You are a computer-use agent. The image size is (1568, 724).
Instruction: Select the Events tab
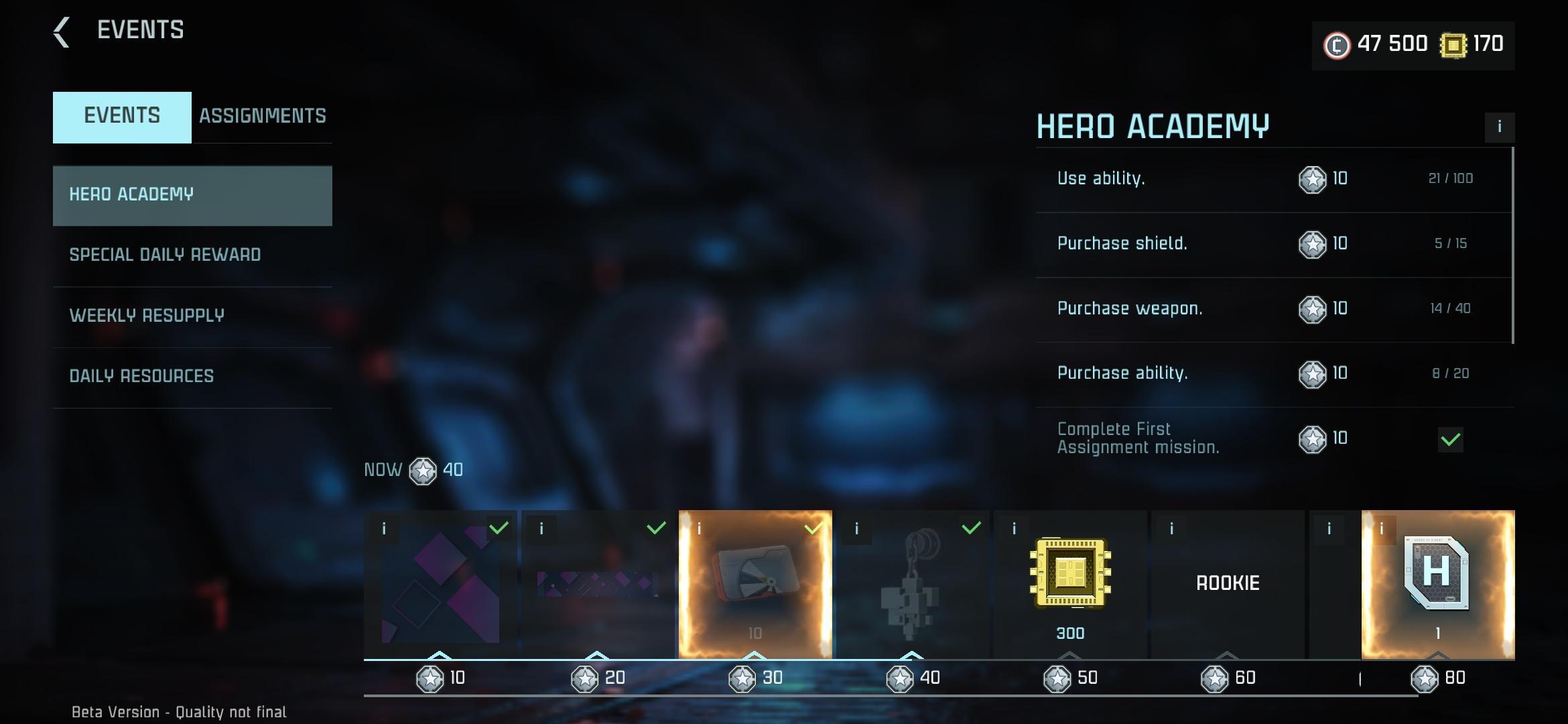tap(122, 117)
